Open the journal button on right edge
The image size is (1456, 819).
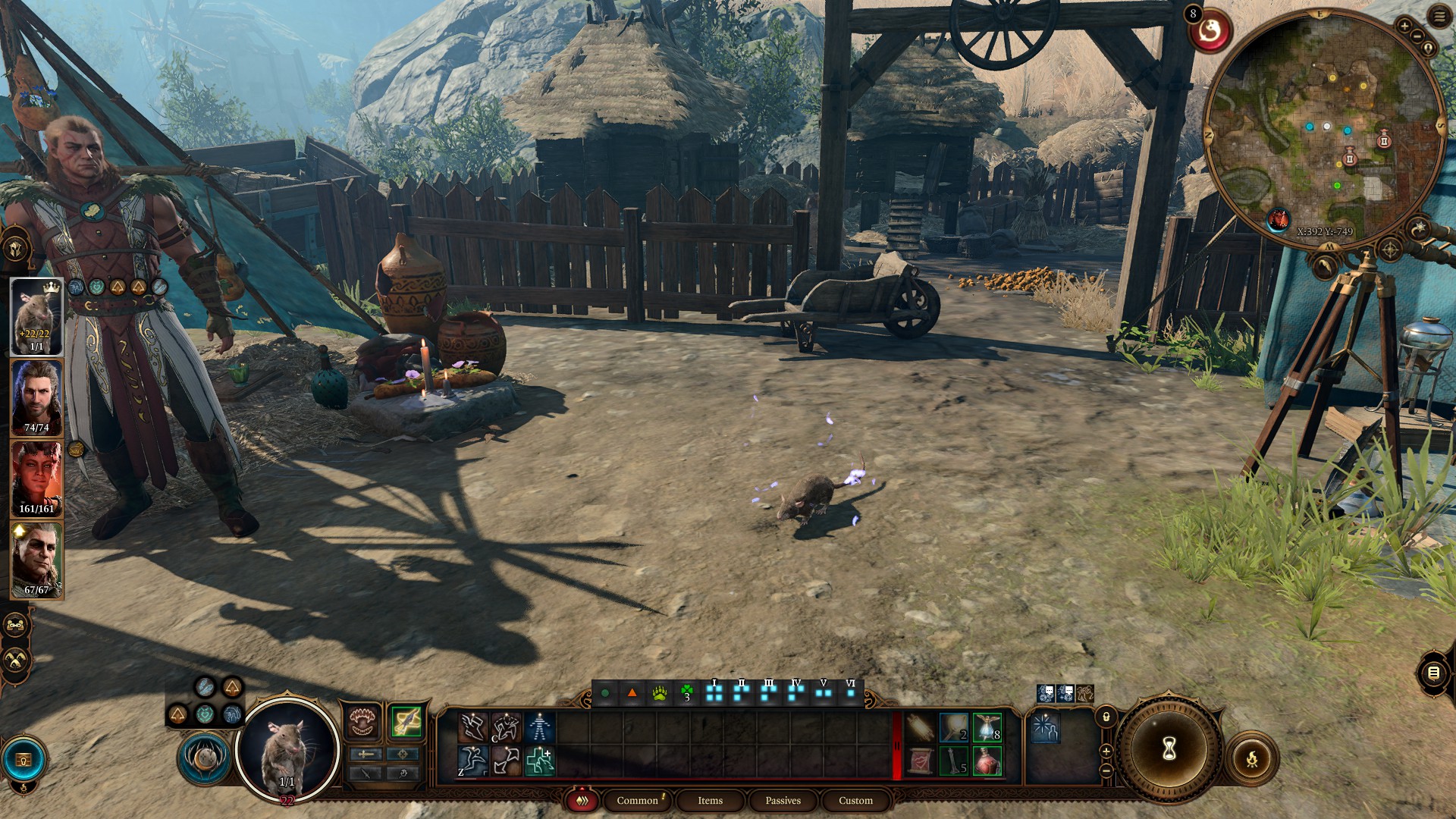[1433, 673]
